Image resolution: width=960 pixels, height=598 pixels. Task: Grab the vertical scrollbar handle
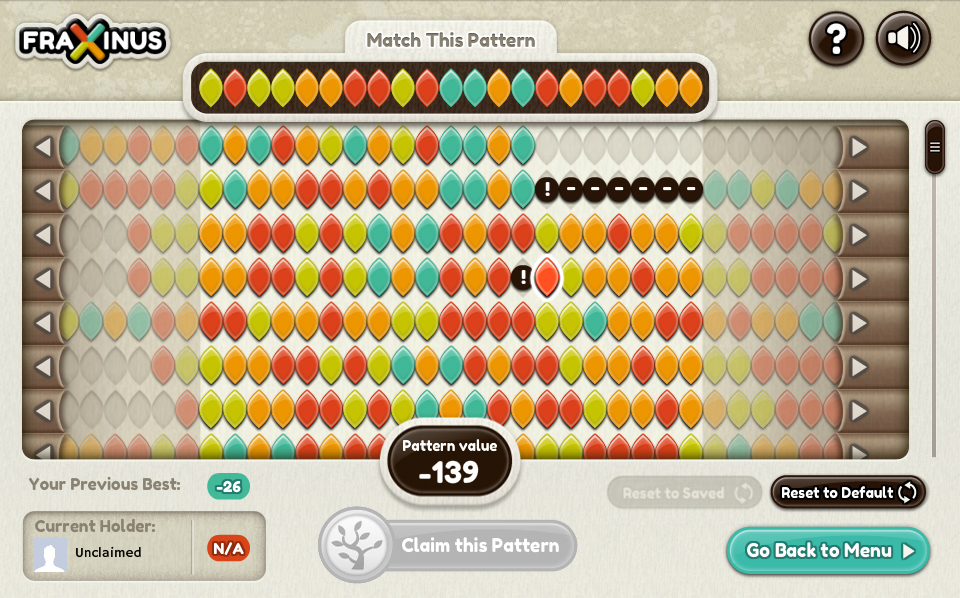click(x=935, y=147)
